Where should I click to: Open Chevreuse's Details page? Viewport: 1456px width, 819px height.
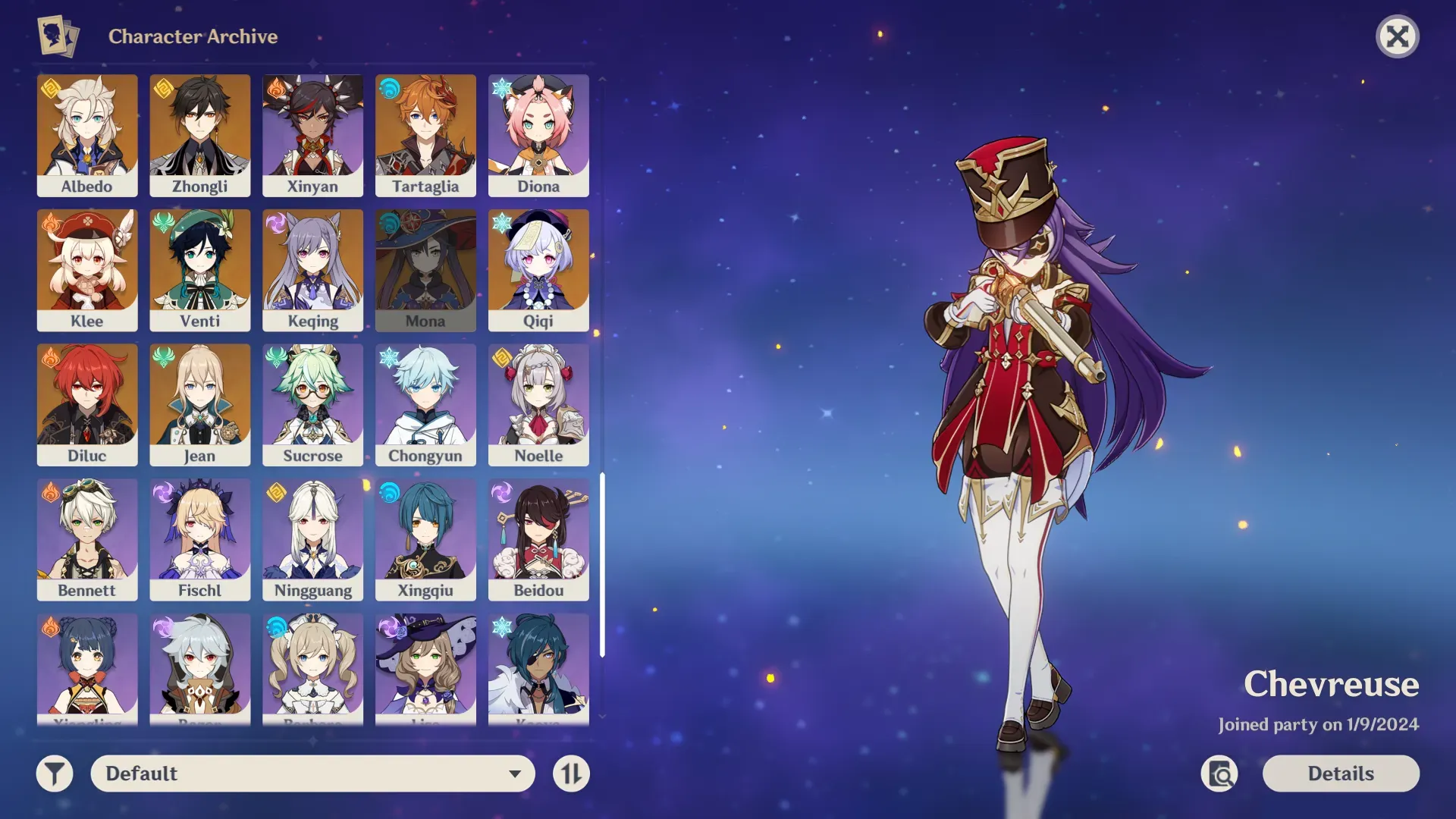tap(1340, 773)
